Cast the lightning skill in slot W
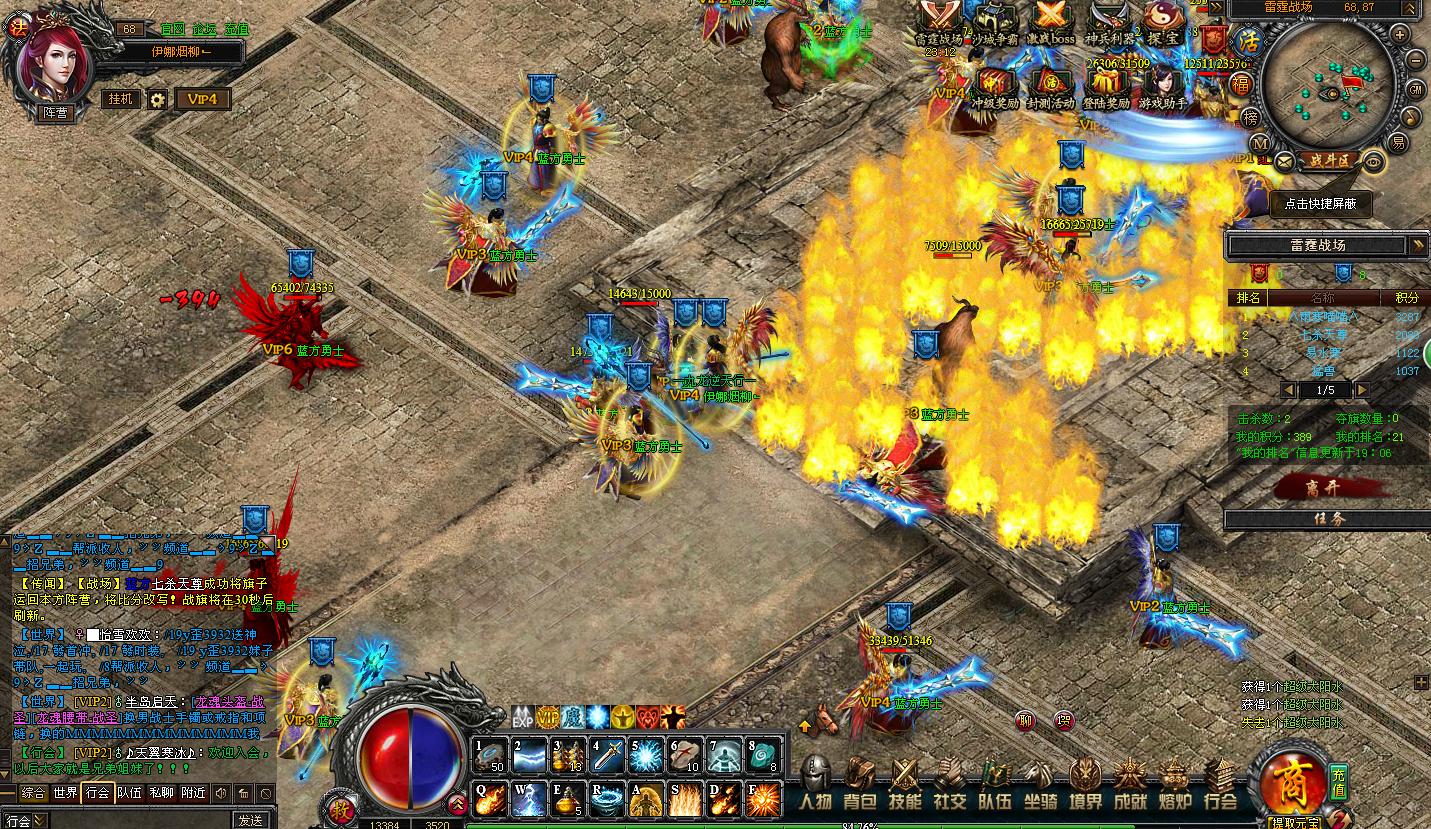This screenshot has width=1431, height=829. [x=530, y=799]
